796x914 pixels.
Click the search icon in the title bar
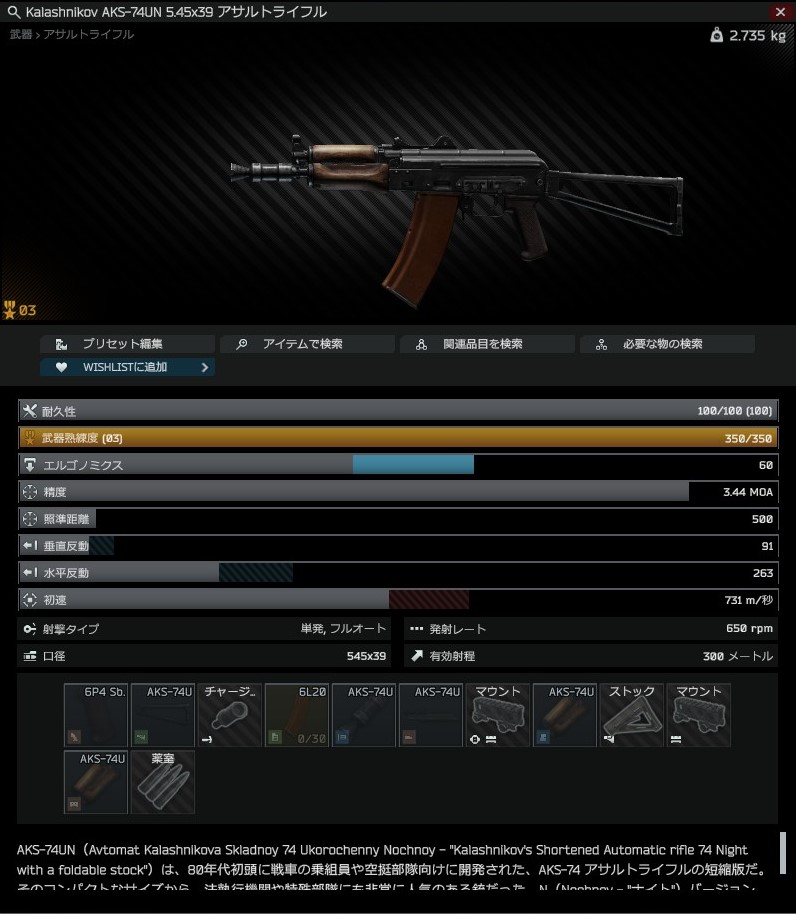point(13,12)
